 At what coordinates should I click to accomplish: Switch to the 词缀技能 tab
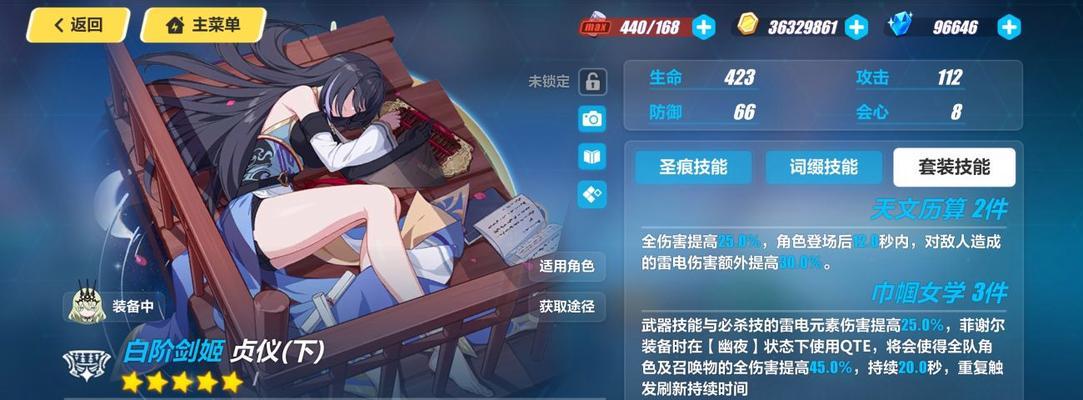824,167
